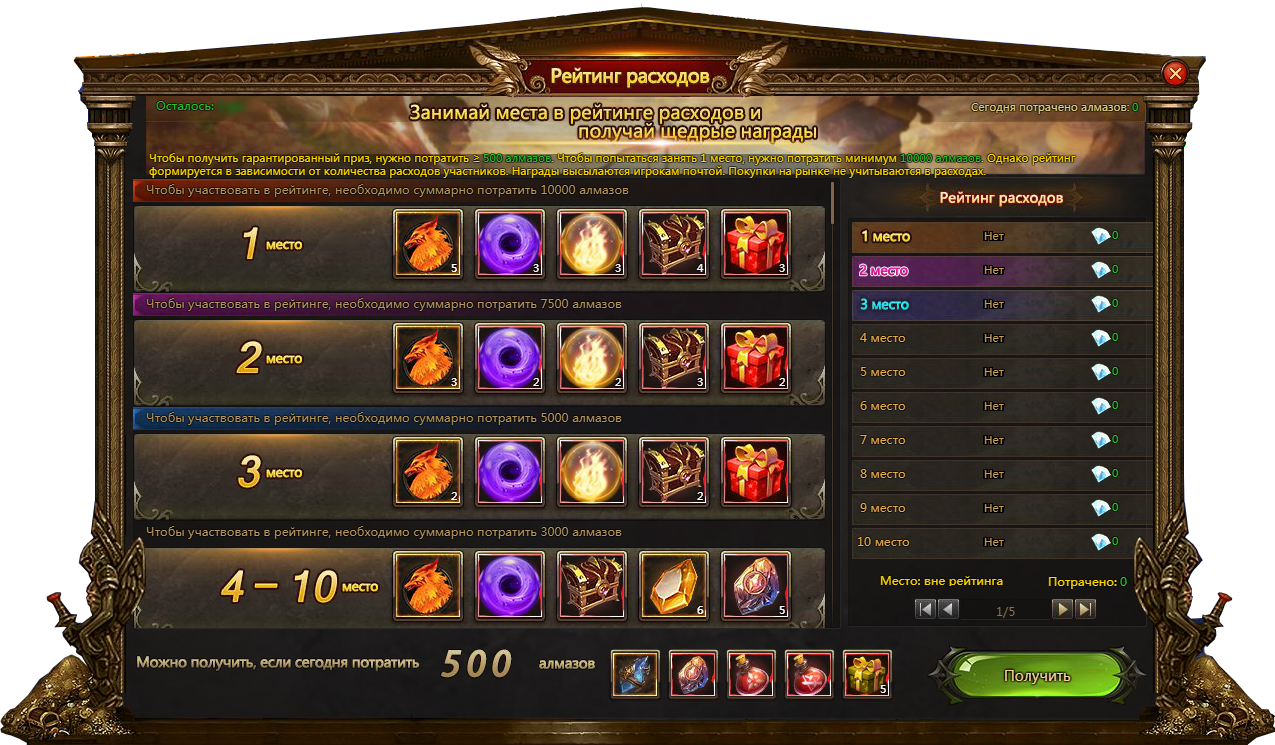Jump to the first ranking page
The width and height of the screenshot is (1275, 745).
pos(925,609)
